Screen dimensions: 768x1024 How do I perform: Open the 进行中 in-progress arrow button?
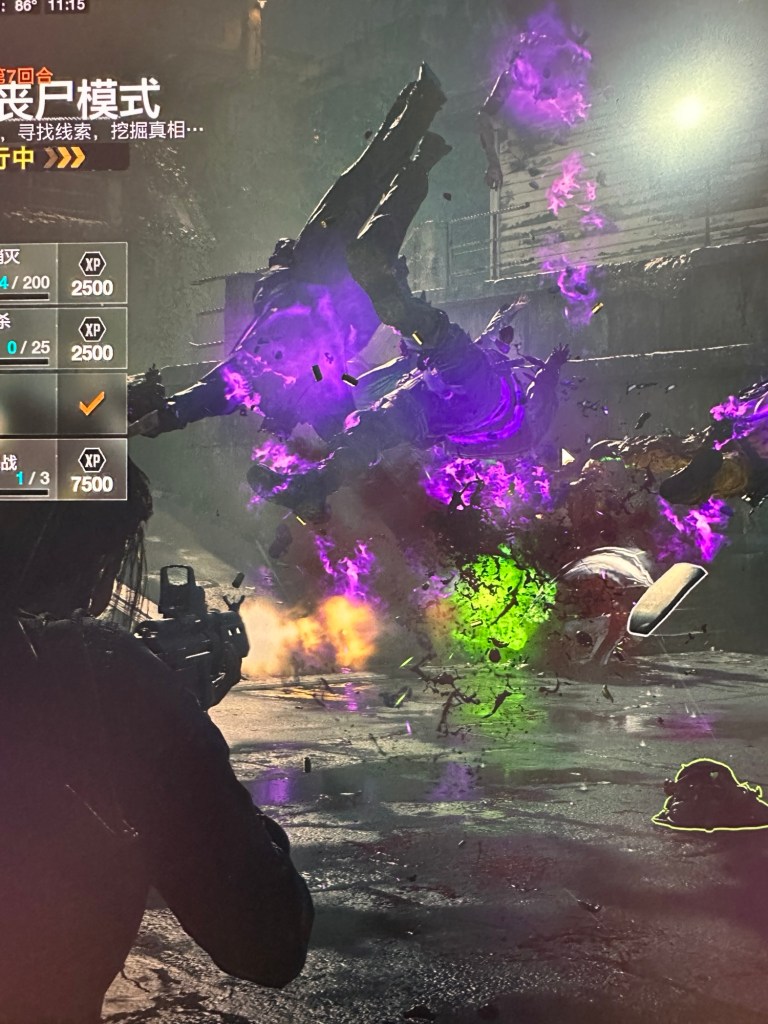tap(62, 157)
